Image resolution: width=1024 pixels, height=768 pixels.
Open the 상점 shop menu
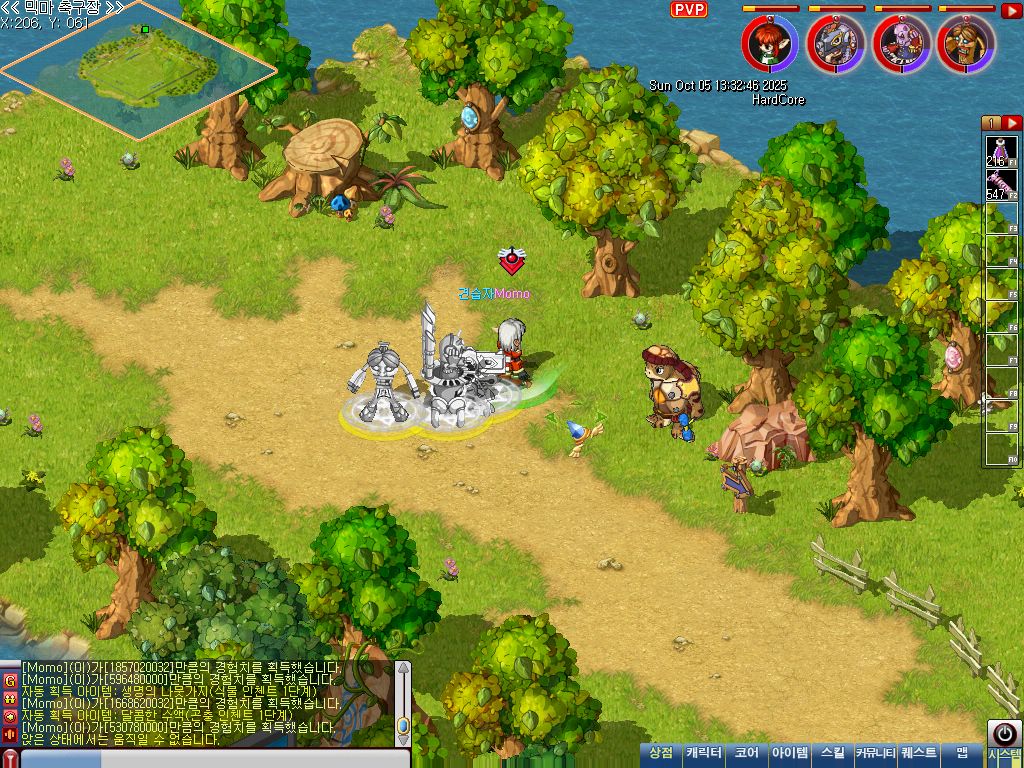pos(661,754)
